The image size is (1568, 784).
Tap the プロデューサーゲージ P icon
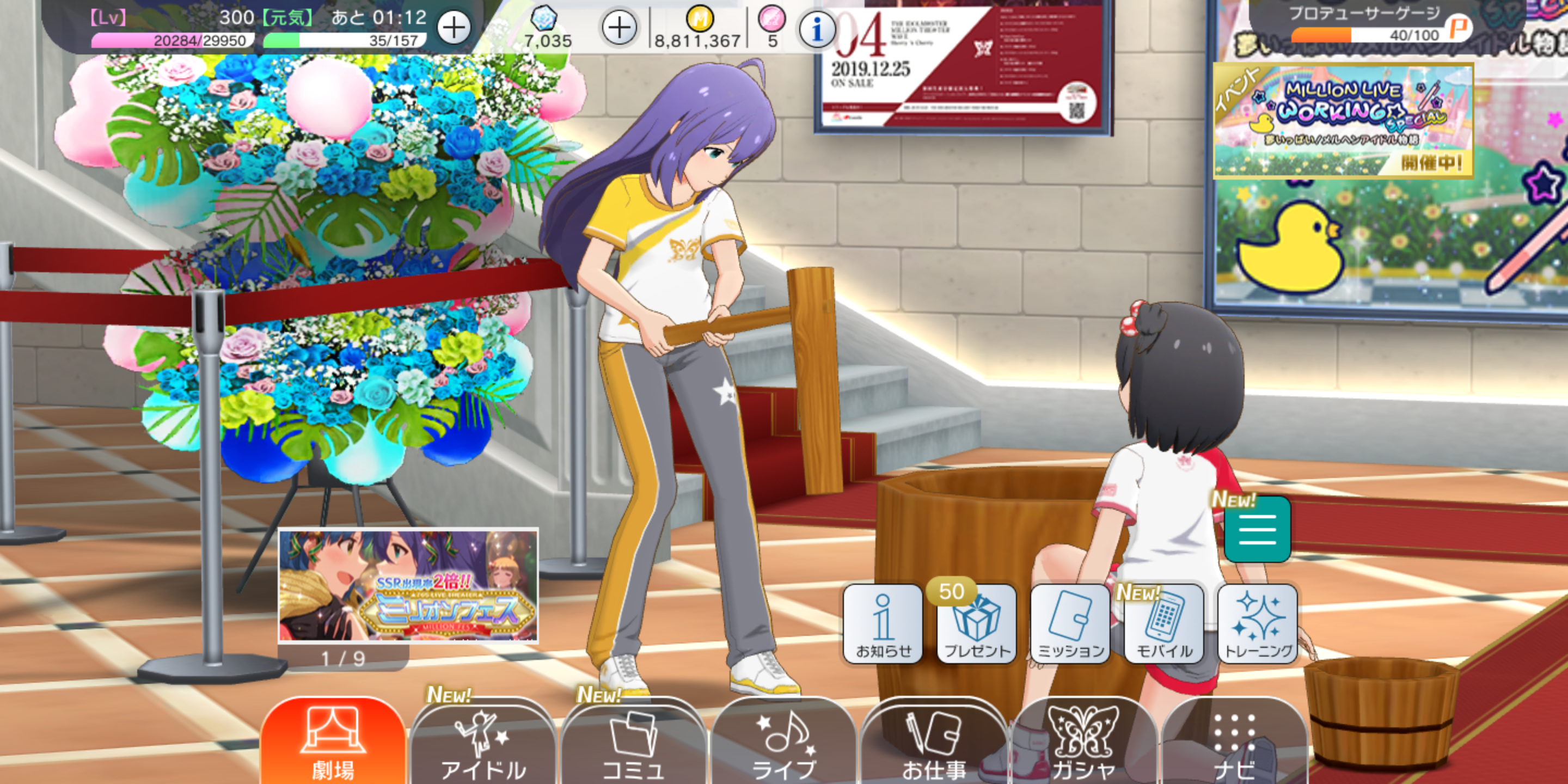coord(1459,27)
